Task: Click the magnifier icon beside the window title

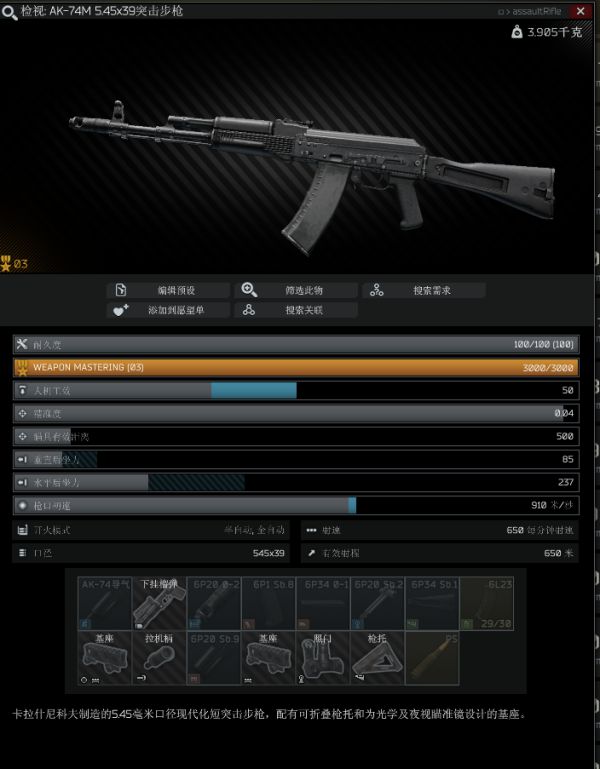Action: point(10,11)
